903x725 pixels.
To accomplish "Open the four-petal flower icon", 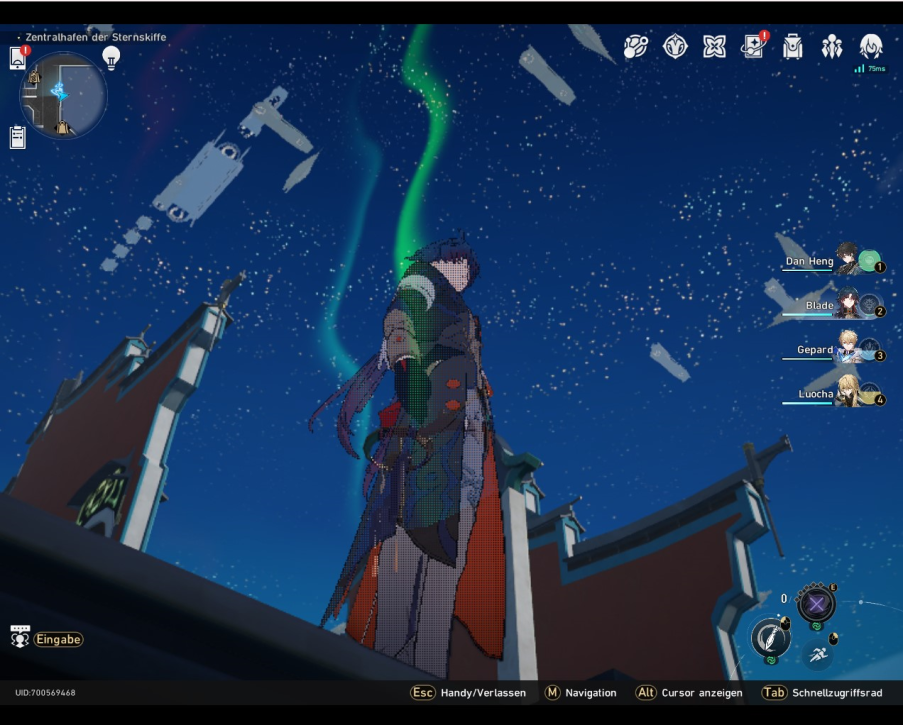I will [714, 47].
